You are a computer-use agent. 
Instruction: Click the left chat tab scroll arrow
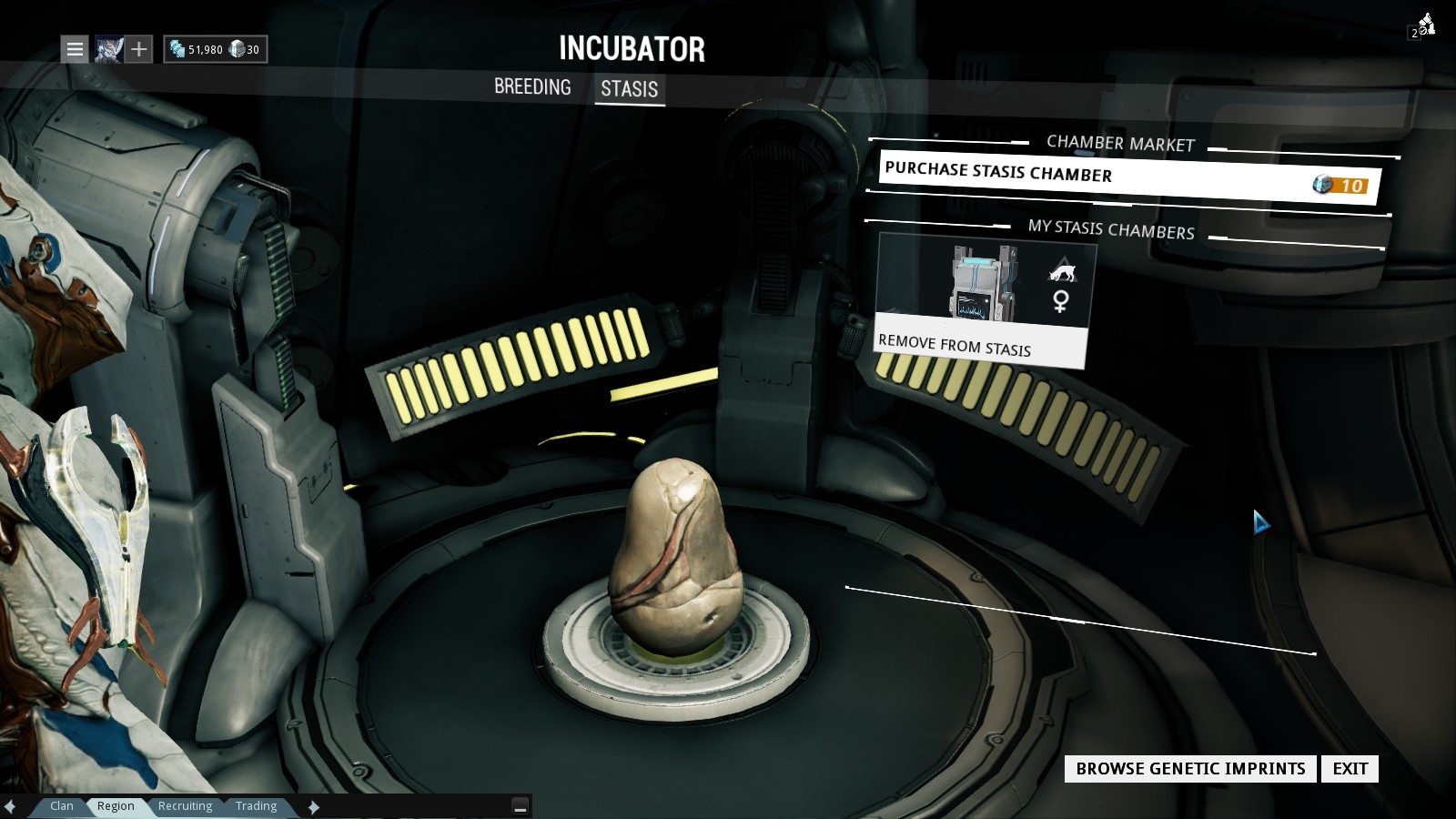tap(11, 807)
